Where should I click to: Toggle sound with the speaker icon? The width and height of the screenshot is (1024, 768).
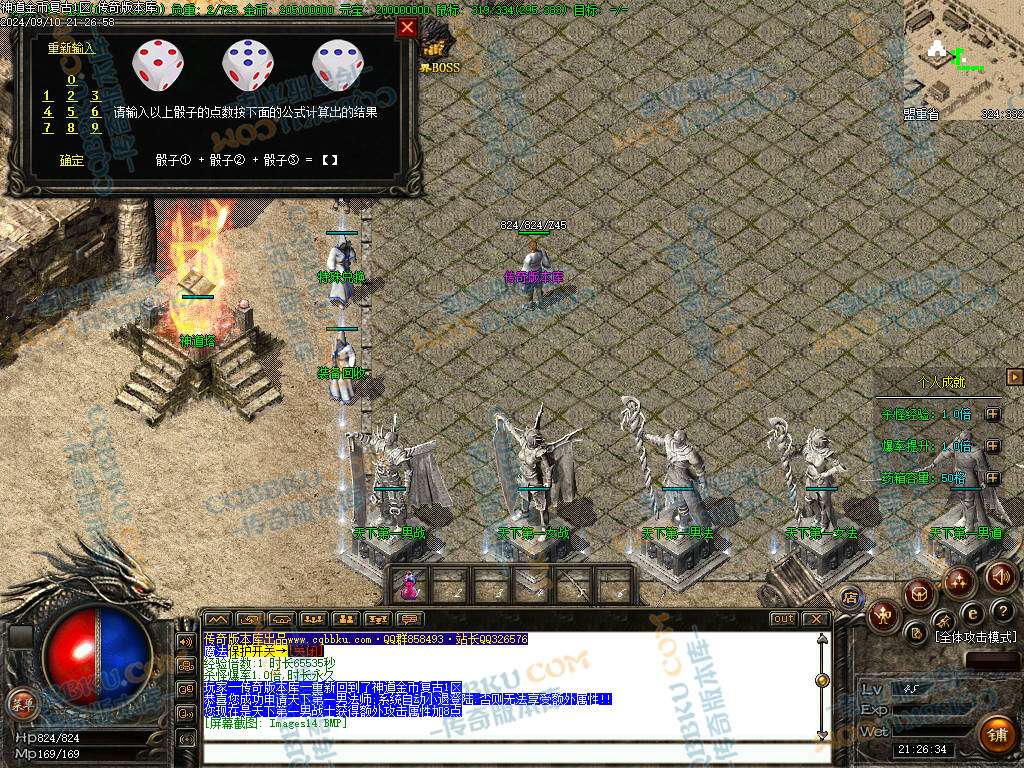[1000, 577]
